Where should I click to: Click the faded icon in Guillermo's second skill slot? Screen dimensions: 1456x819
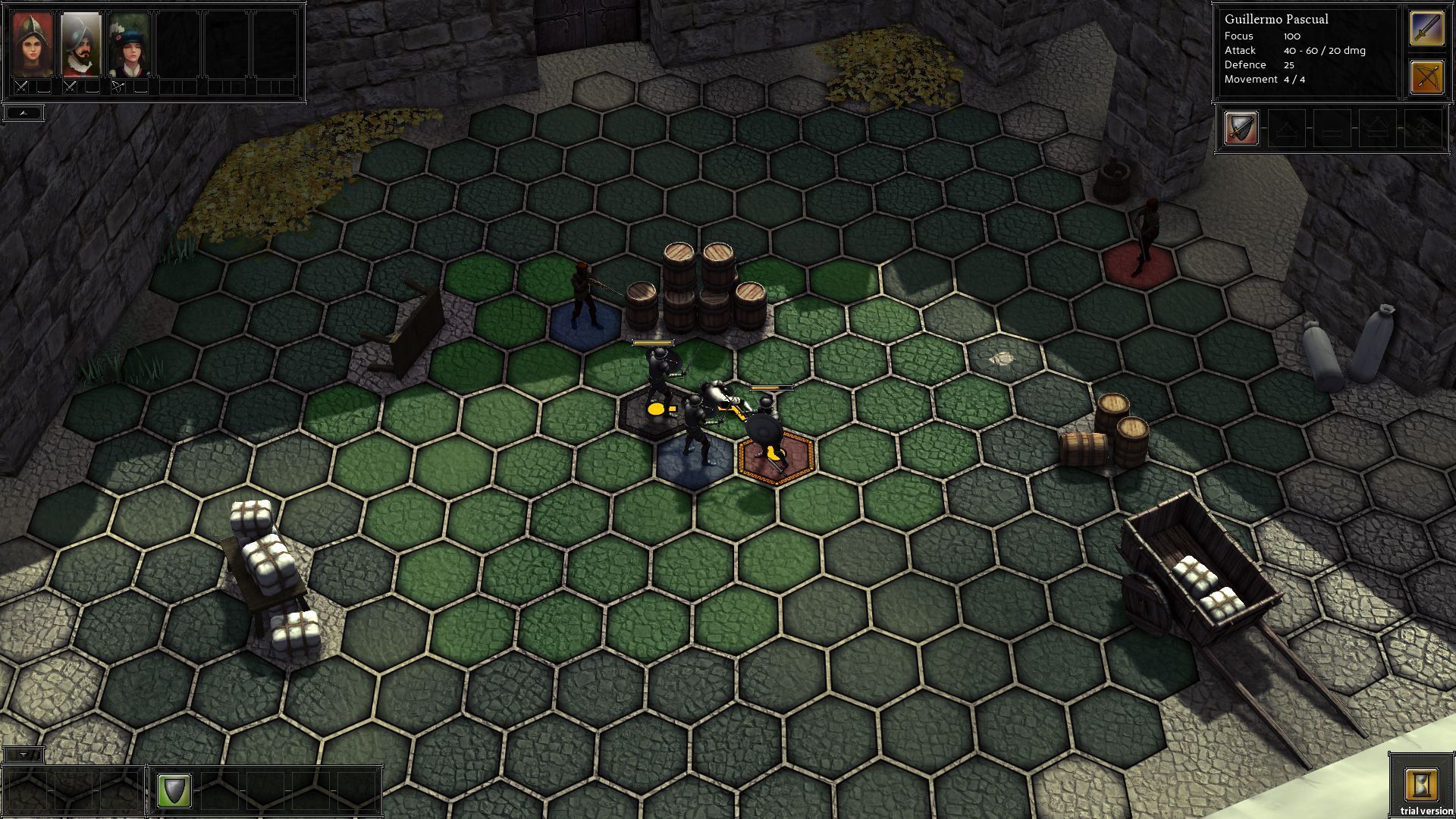click(x=1287, y=129)
